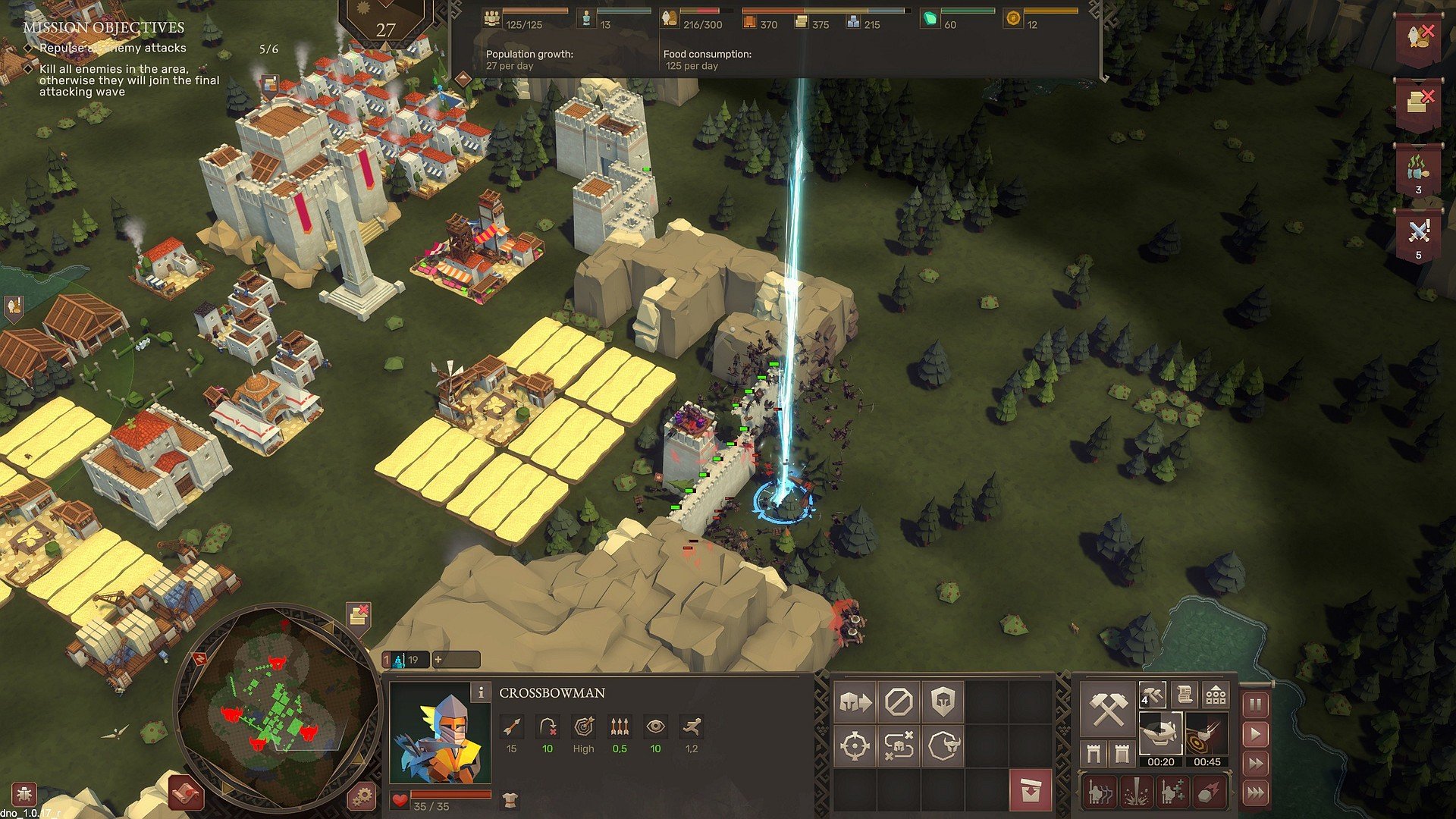The image size is (1456, 819).
Task: Select control group 1 with 19 units
Action: tap(404, 660)
